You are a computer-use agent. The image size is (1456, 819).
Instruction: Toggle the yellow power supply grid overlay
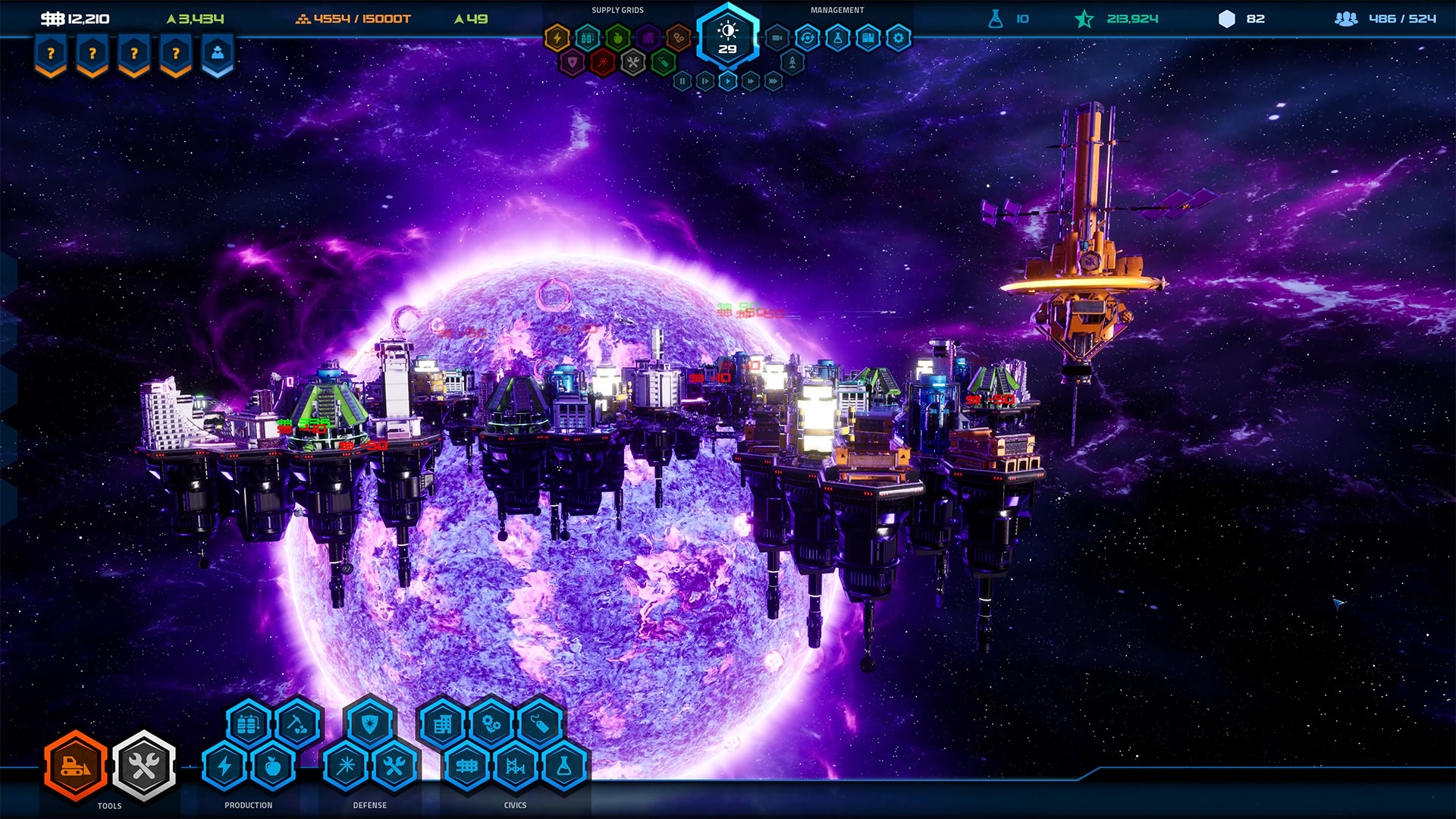coord(557,36)
